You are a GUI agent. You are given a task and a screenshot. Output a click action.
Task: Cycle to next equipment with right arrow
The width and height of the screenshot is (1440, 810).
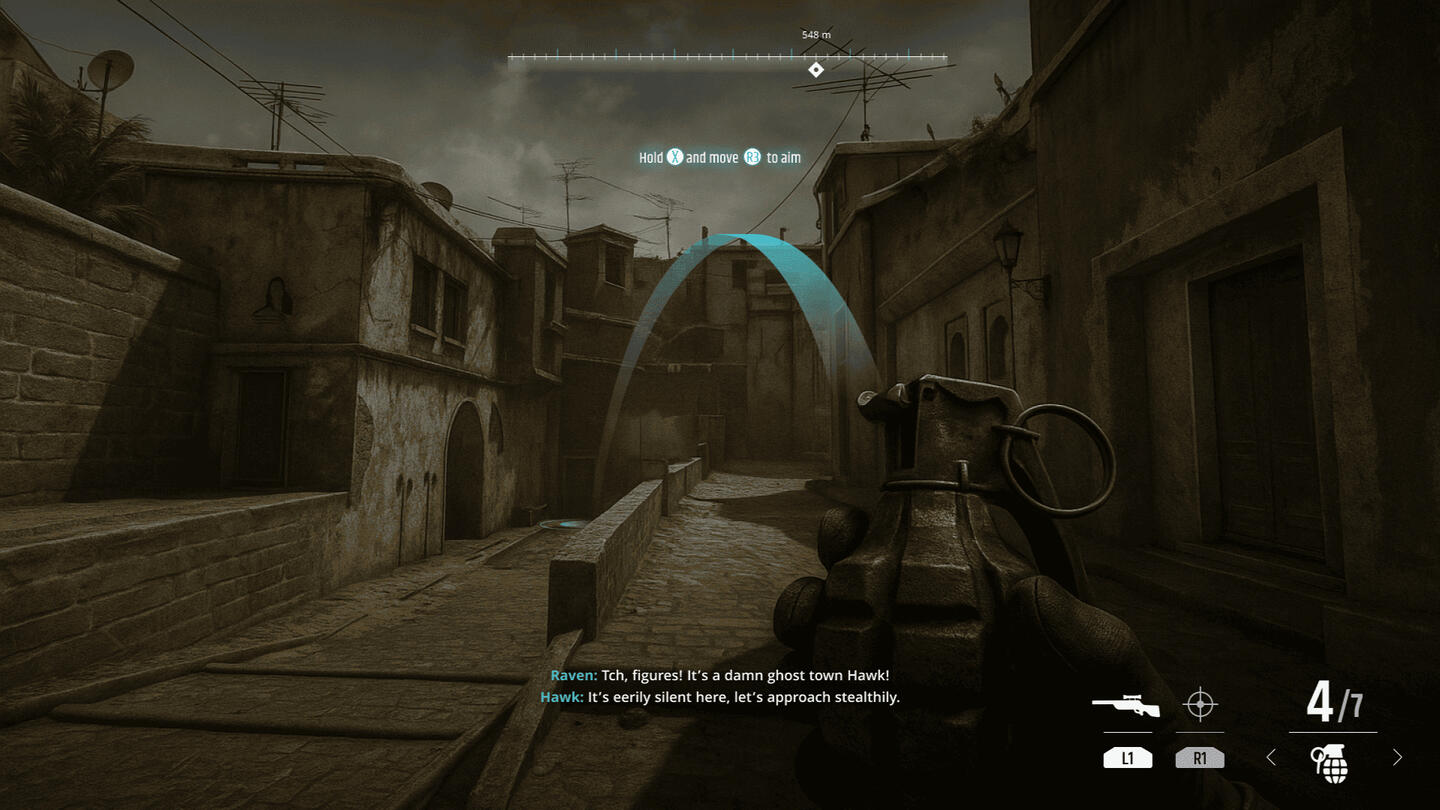click(1397, 758)
